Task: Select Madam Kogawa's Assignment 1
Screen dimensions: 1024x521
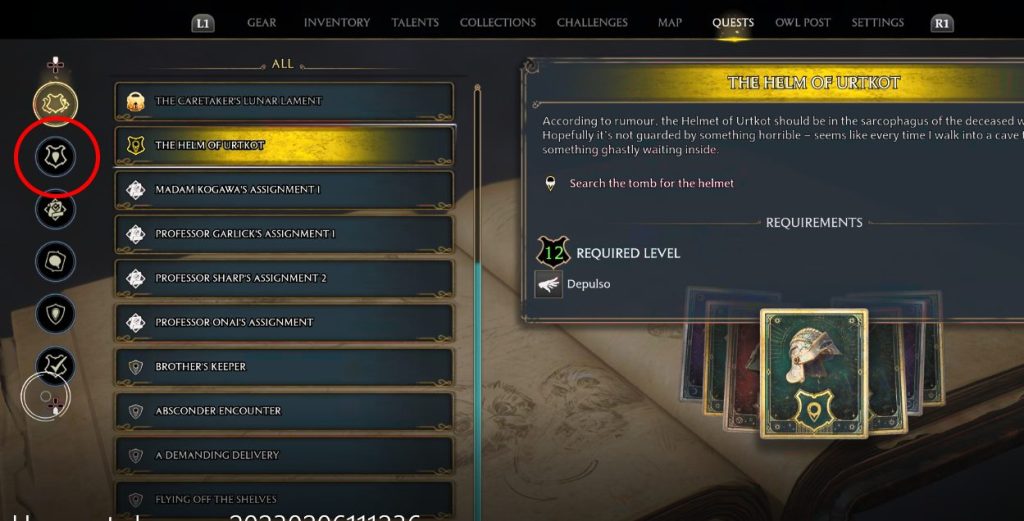Action: (x=284, y=190)
